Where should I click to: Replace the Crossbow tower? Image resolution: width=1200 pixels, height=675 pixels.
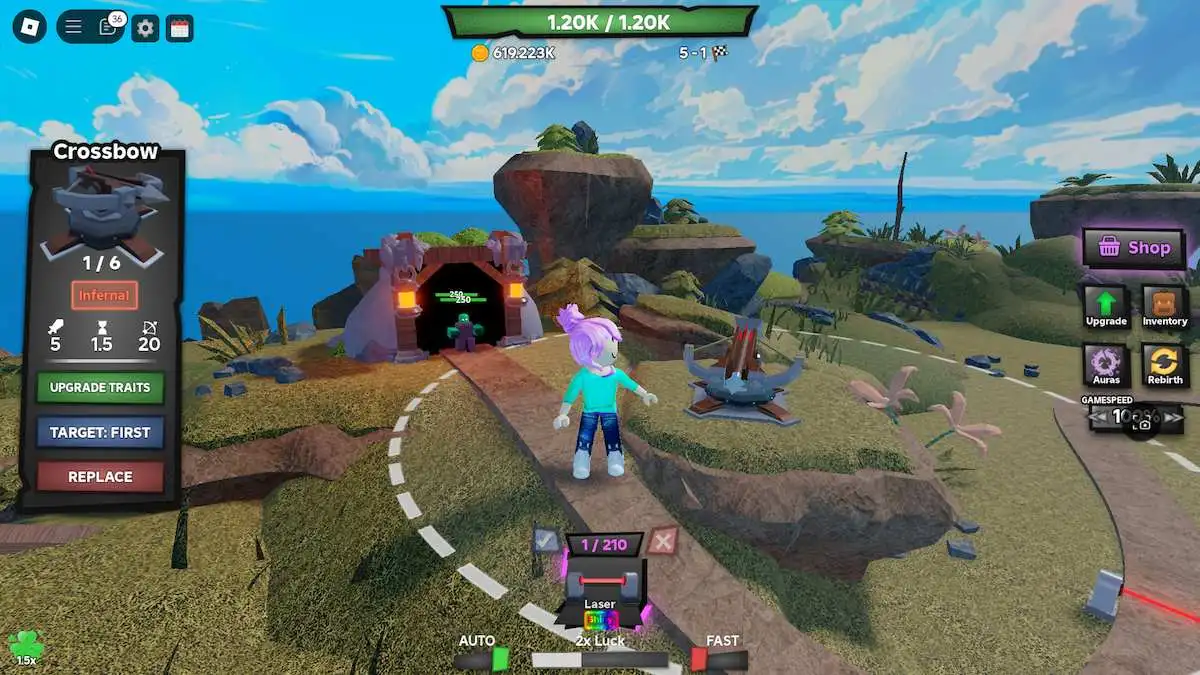[x=100, y=477]
